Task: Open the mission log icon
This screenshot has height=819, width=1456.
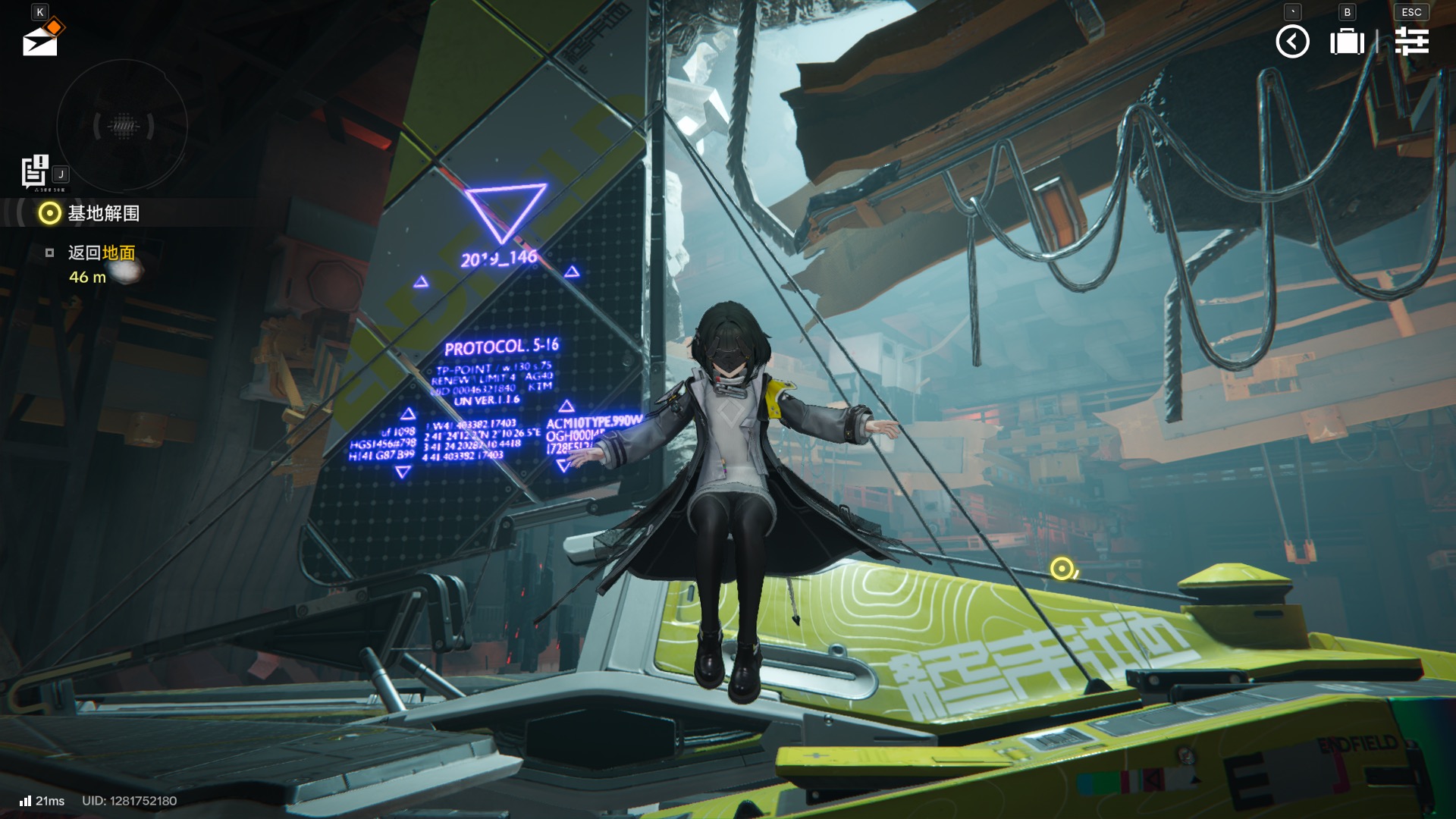Action: tap(34, 171)
